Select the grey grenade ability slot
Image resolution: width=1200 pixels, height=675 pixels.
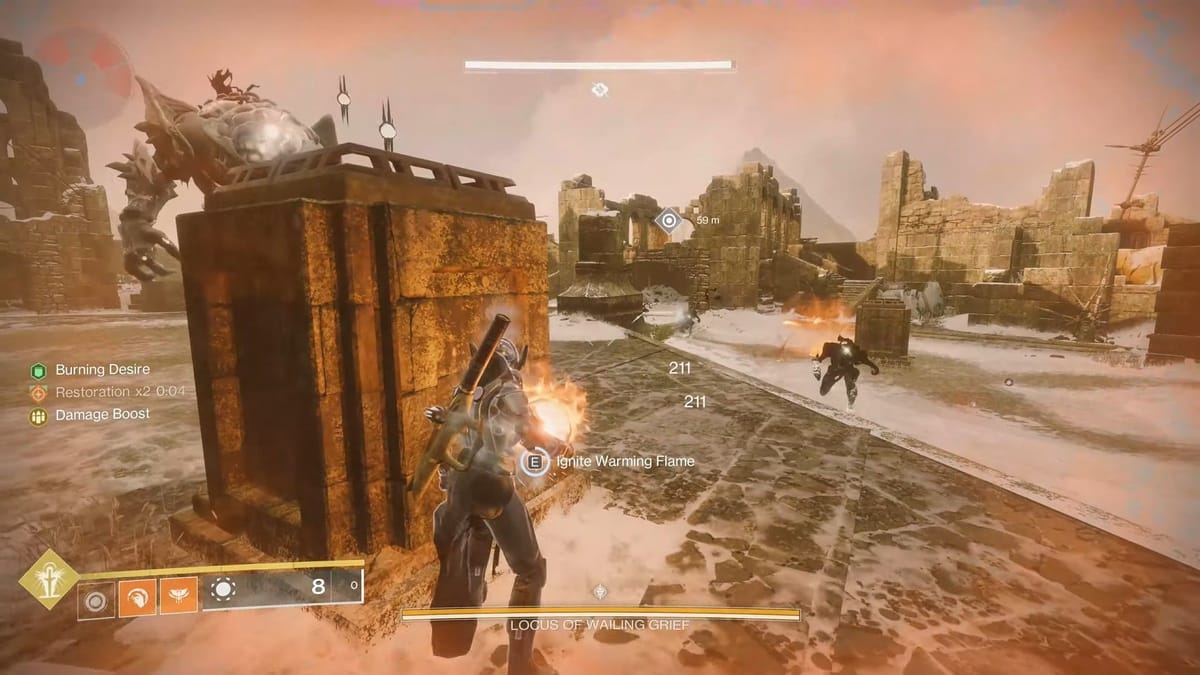point(97,600)
